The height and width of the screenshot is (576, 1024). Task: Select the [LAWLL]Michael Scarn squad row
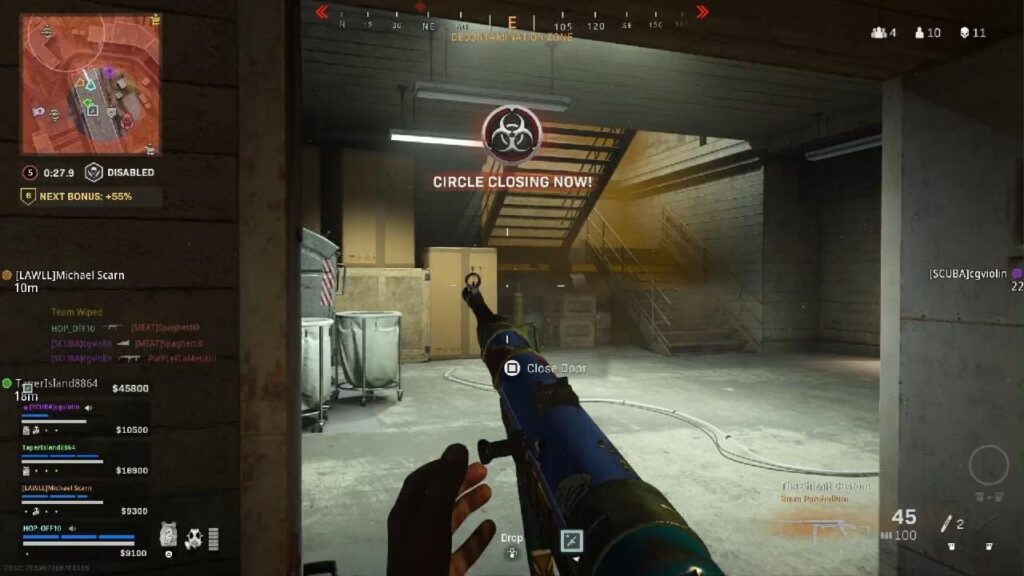click(85, 494)
